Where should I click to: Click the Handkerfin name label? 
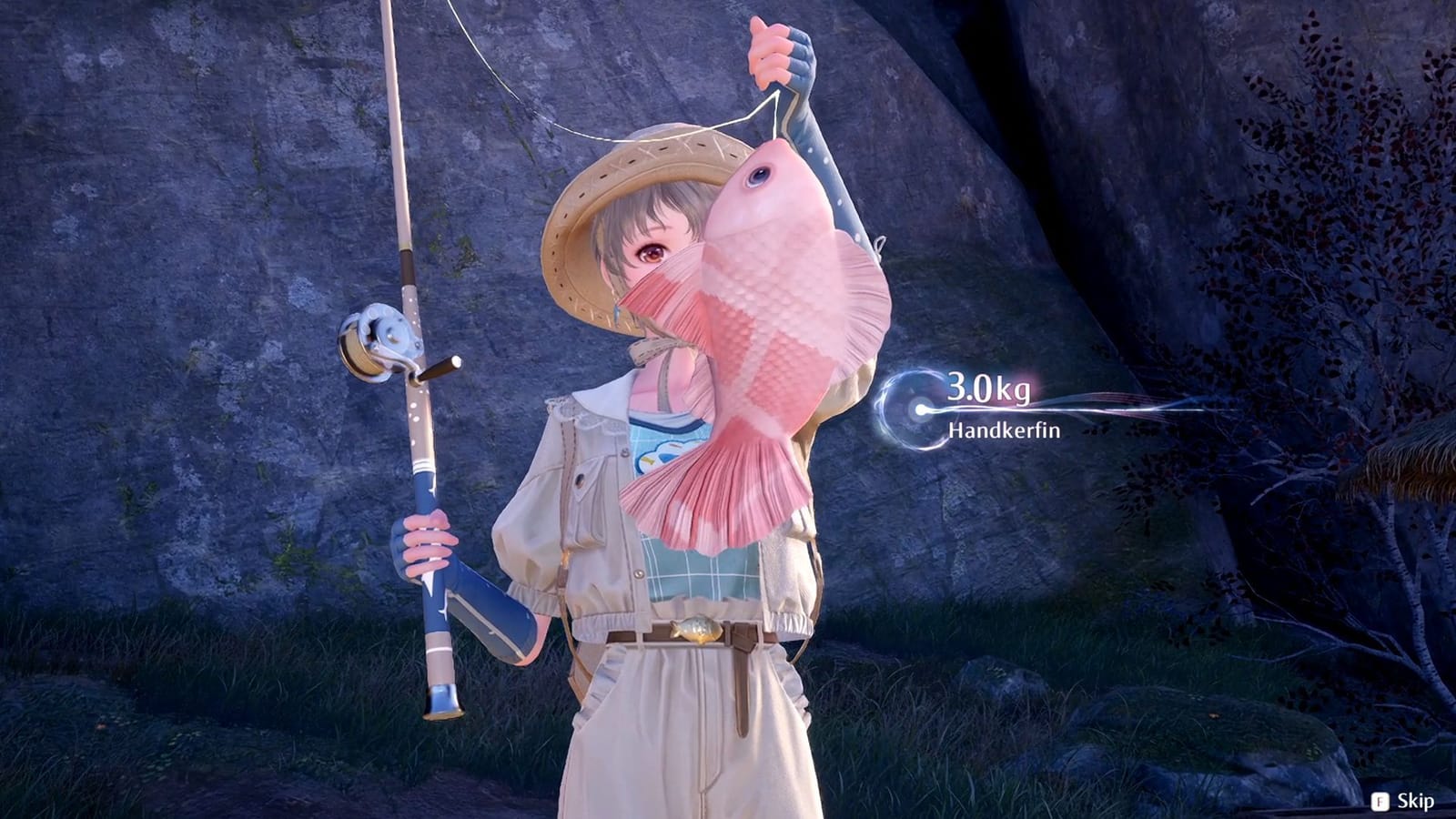[1003, 429]
